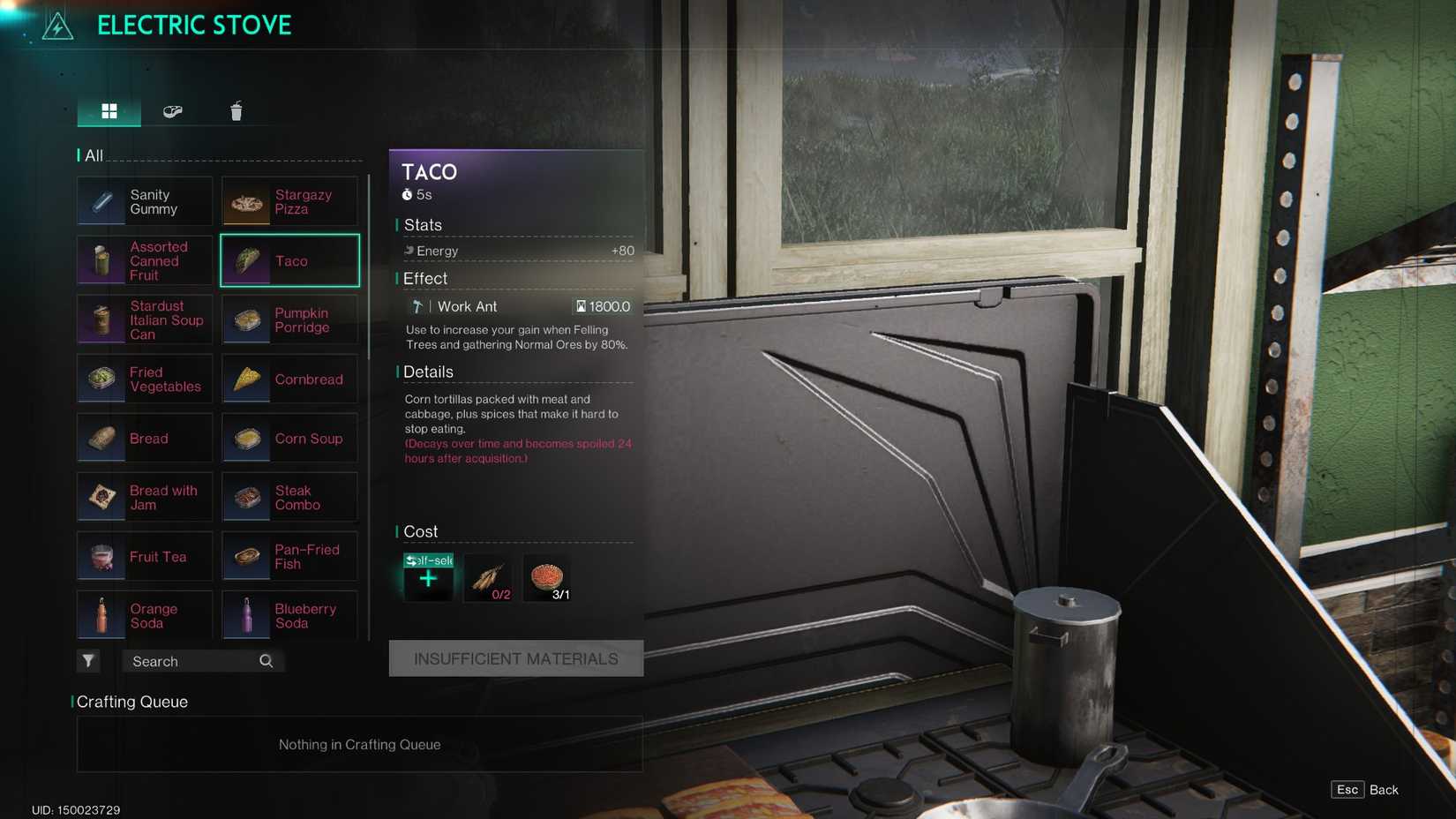Click Back to exit the Electric Stove

point(1383,789)
